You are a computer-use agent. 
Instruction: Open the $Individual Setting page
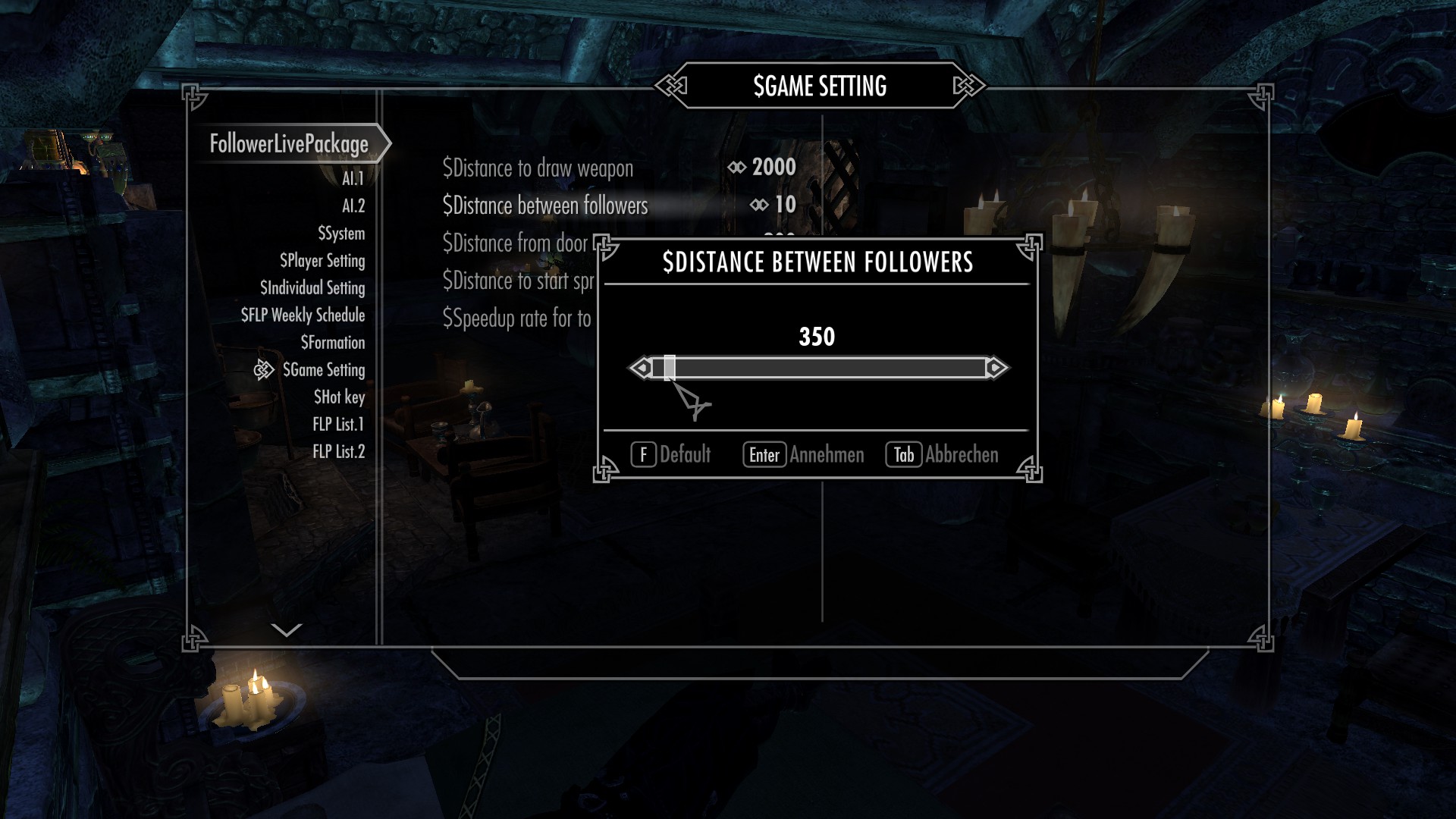312,288
